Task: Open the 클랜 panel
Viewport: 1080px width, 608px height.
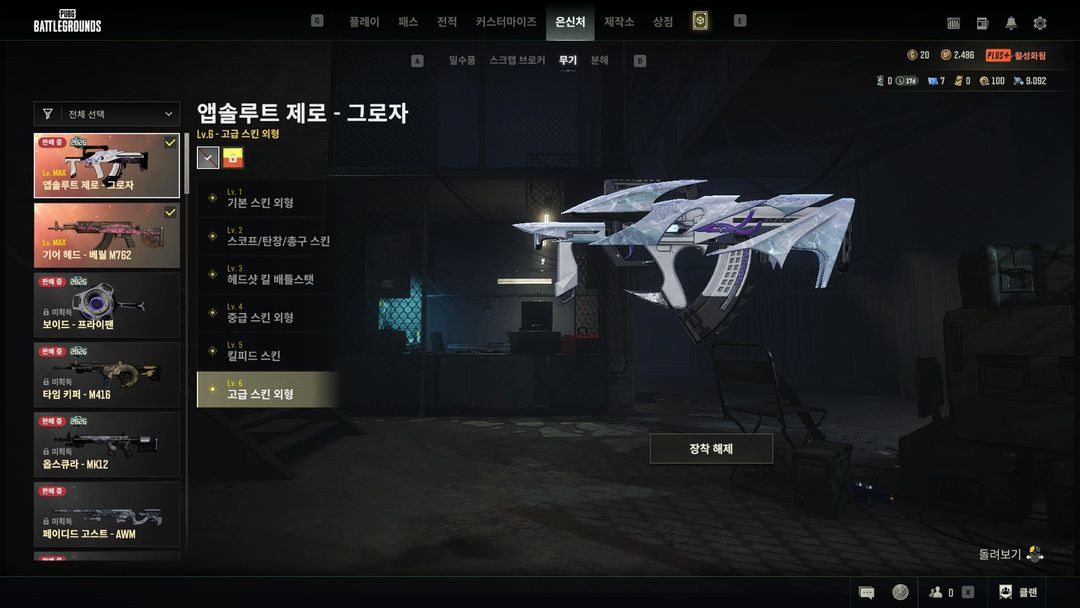Action: coord(1017,592)
